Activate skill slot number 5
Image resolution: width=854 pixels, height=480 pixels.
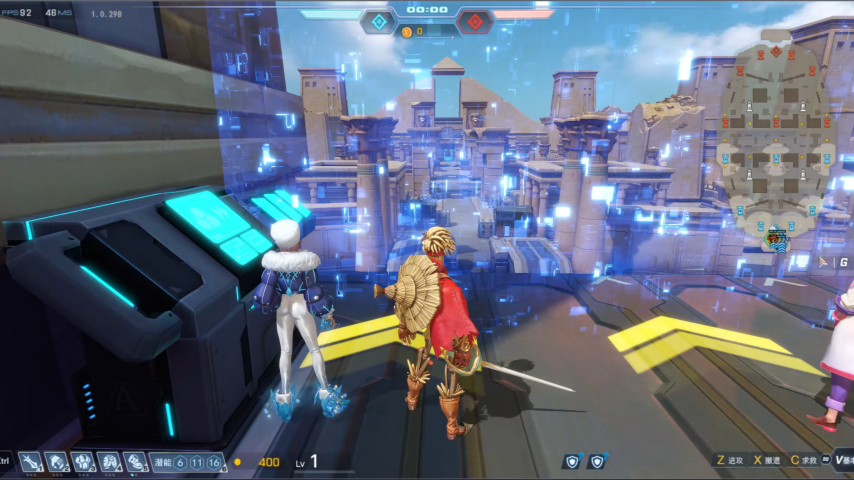pyautogui.click(x=135, y=461)
